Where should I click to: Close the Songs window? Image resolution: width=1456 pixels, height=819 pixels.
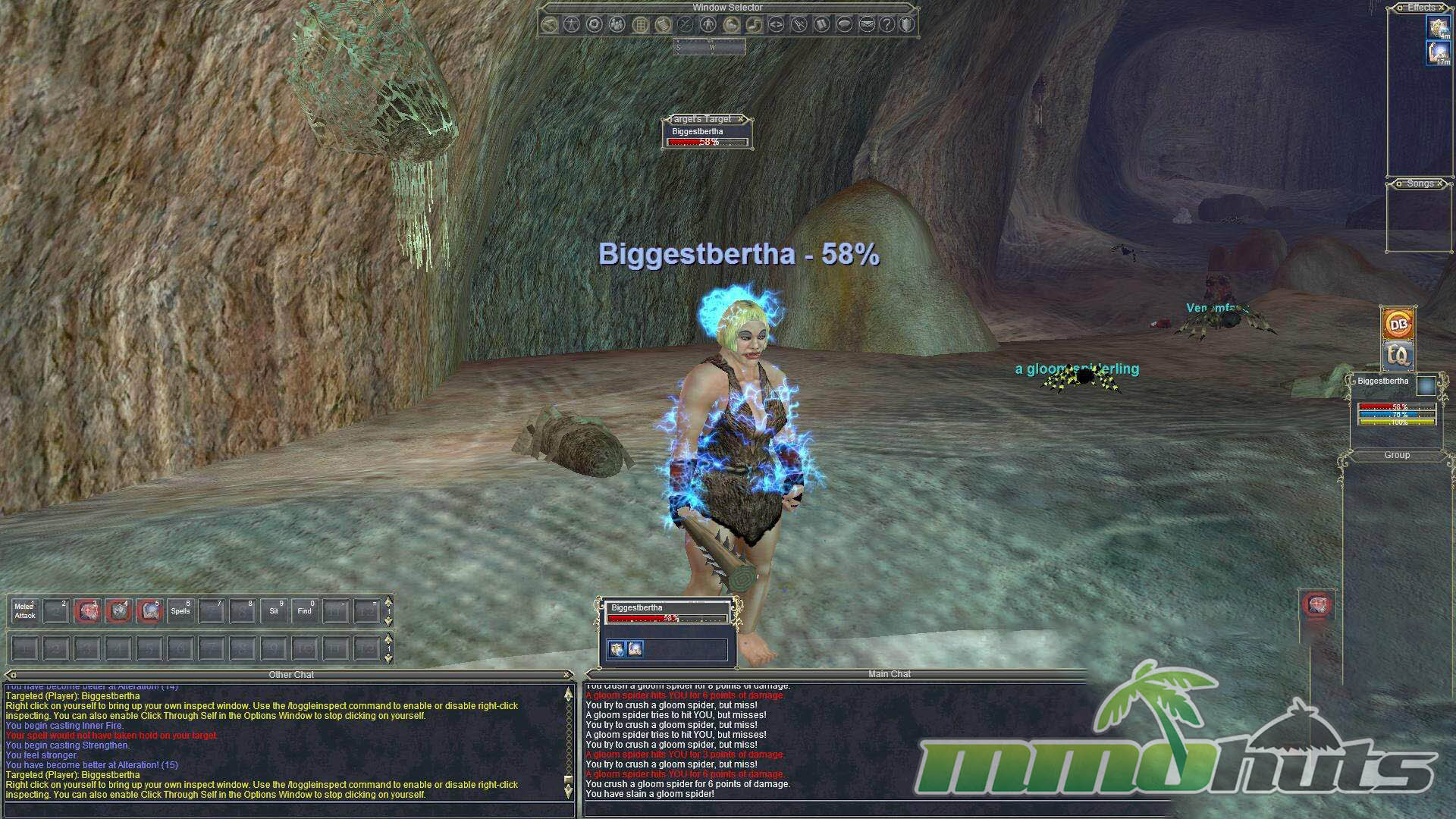coord(1440,184)
